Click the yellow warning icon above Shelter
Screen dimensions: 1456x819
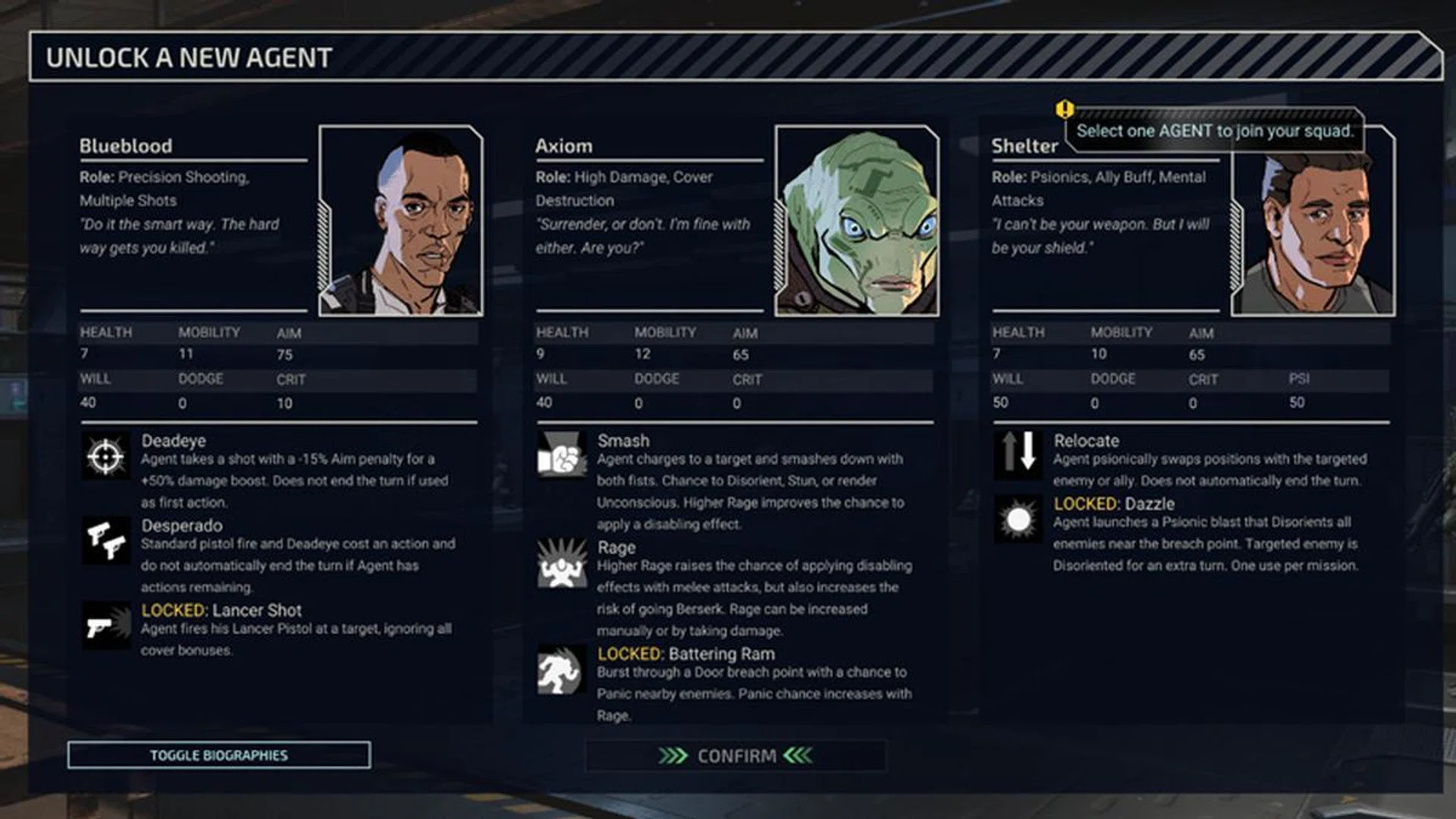coord(1065,108)
